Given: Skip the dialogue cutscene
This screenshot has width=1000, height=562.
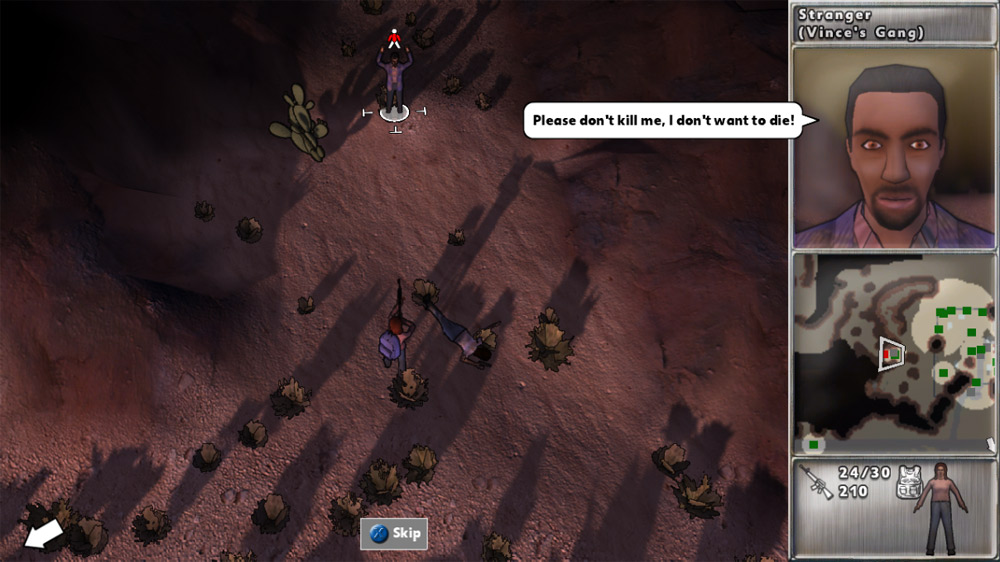Looking at the screenshot, I should click(x=394, y=533).
